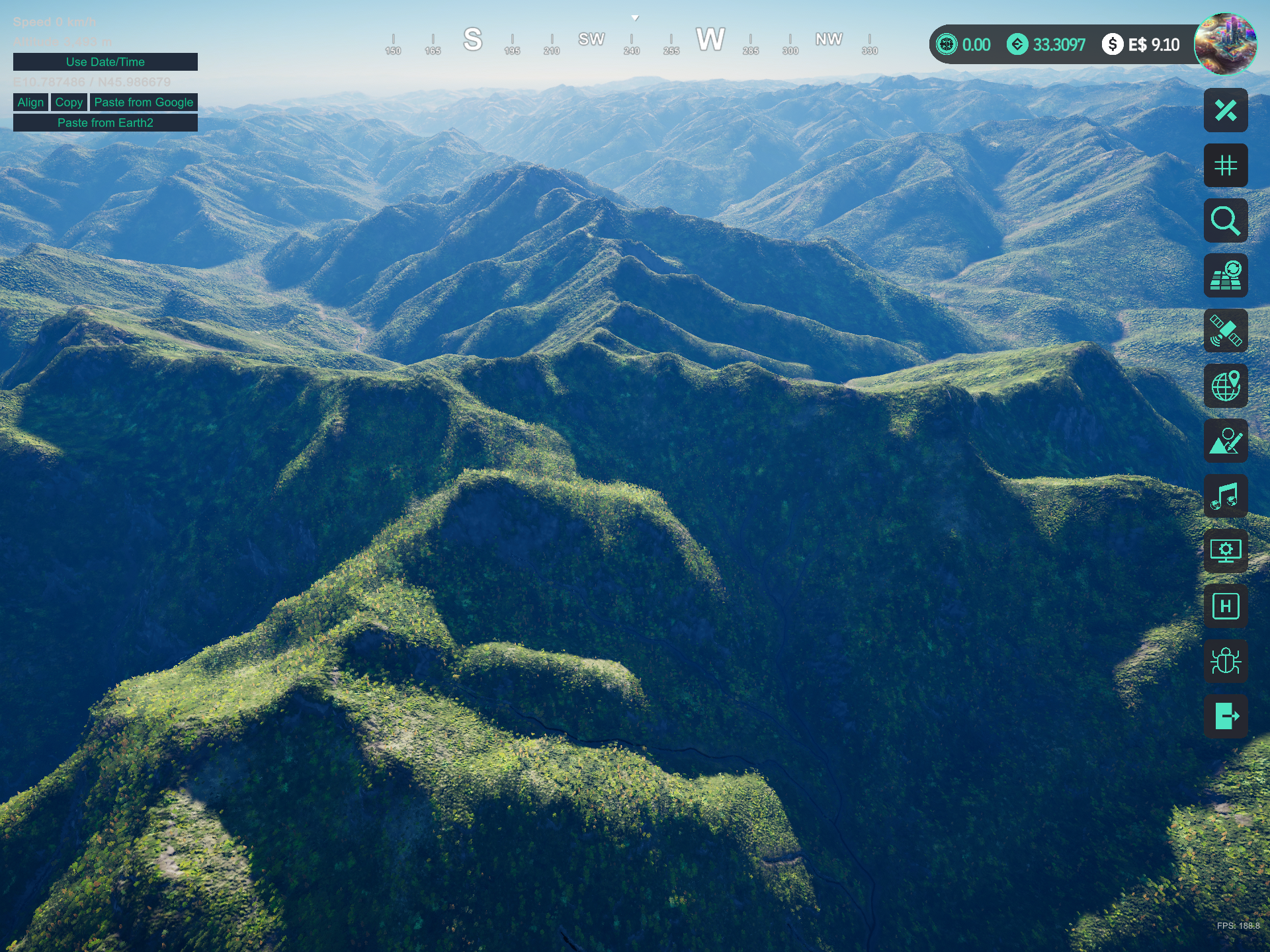
Task: Open the profile avatar picture
Action: (1225, 44)
